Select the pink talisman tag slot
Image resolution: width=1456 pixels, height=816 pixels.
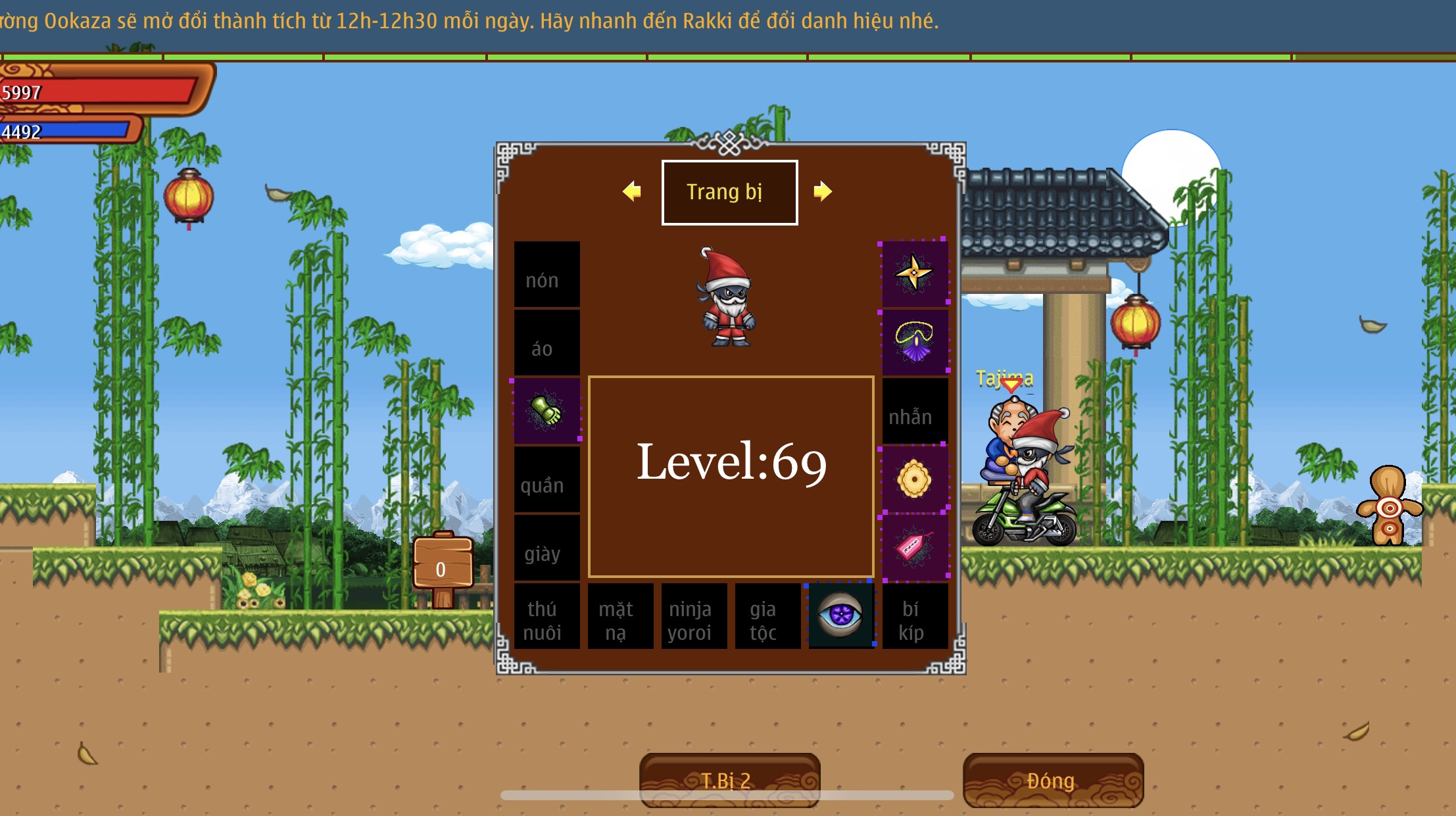point(914,547)
